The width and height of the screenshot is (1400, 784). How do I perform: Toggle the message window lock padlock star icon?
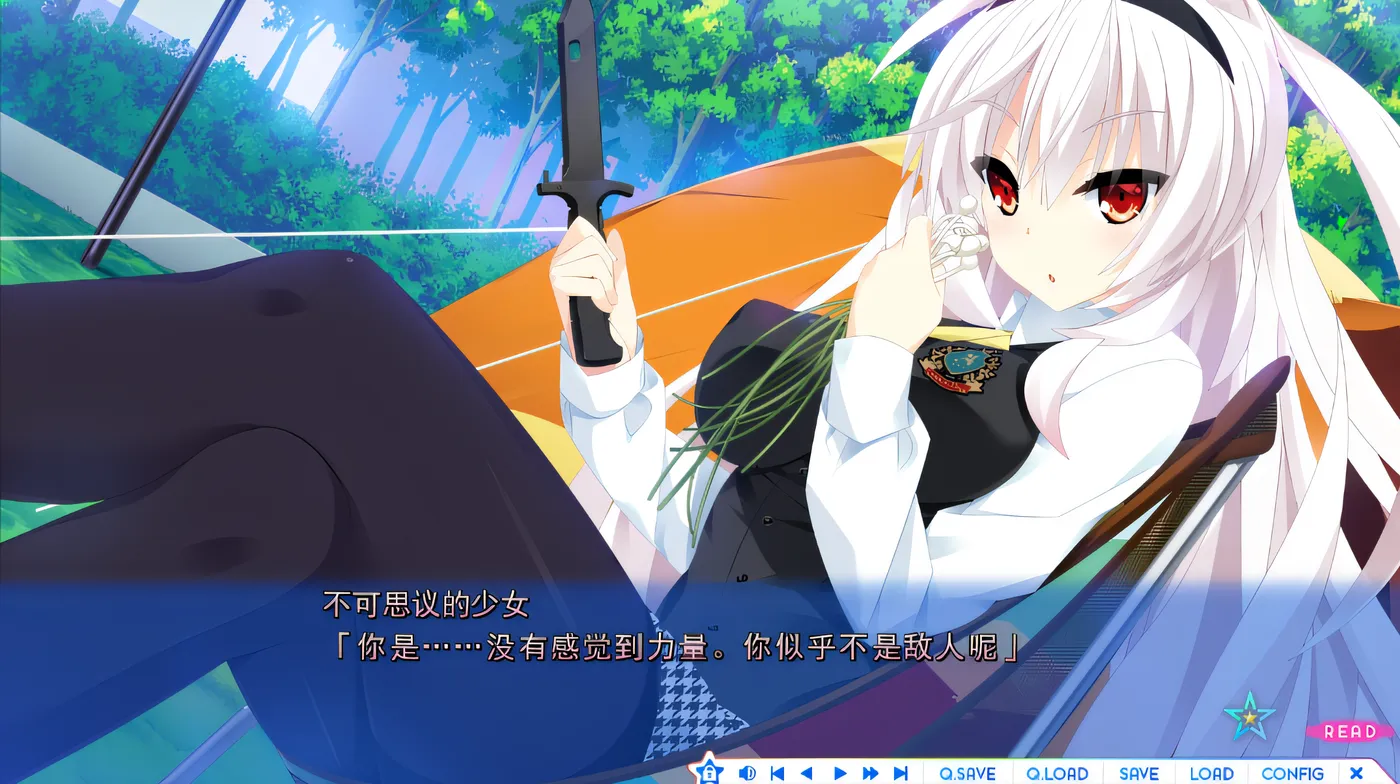pos(711,773)
